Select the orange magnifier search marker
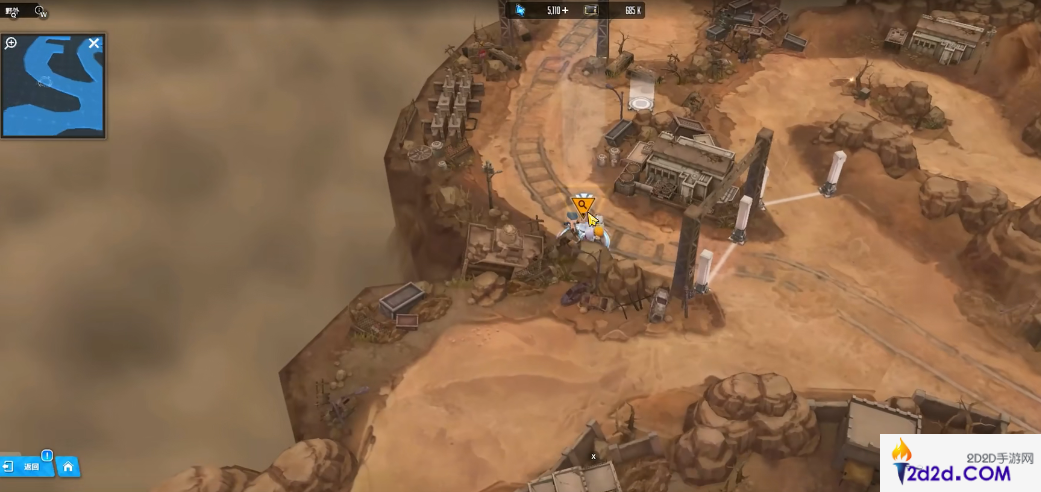The width and height of the screenshot is (1041, 492). pos(581,205)
